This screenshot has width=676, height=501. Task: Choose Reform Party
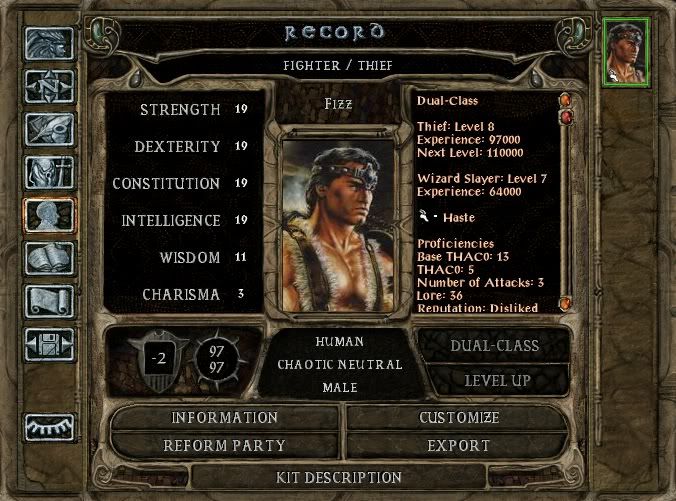(224, 445)
